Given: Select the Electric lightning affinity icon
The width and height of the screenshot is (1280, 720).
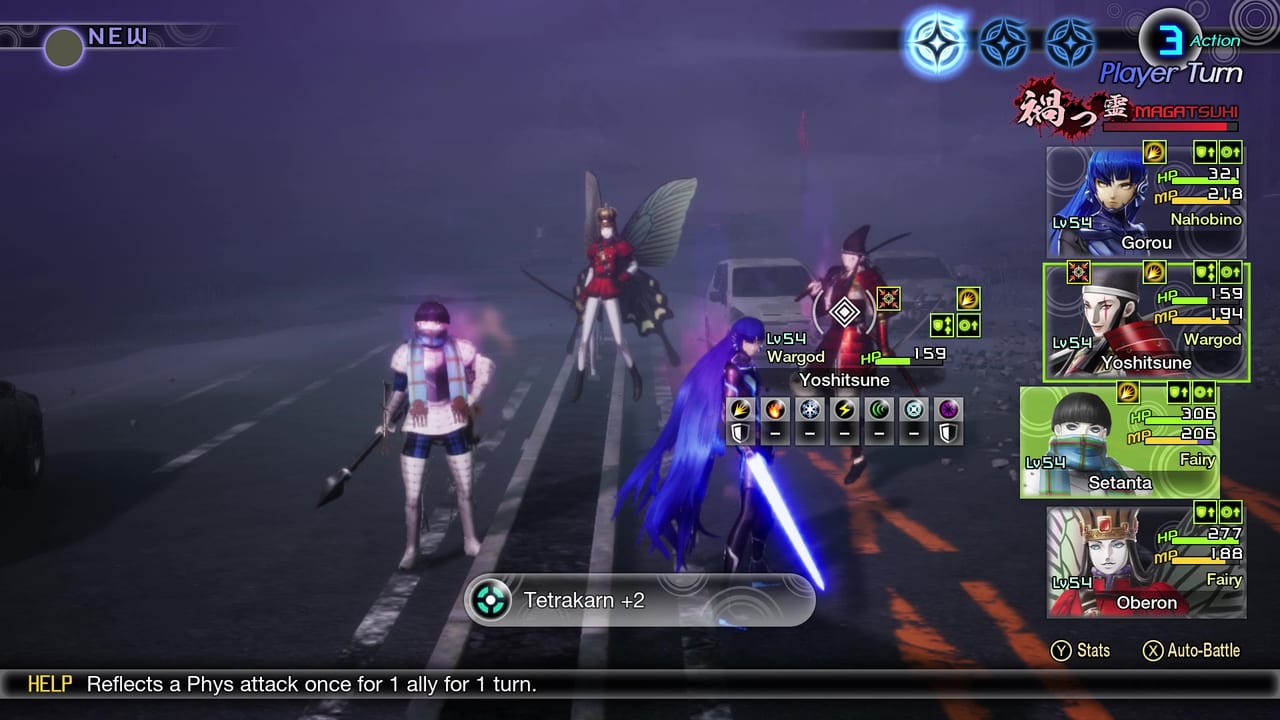Looking at the screenshot, I should tap(843, 410).
